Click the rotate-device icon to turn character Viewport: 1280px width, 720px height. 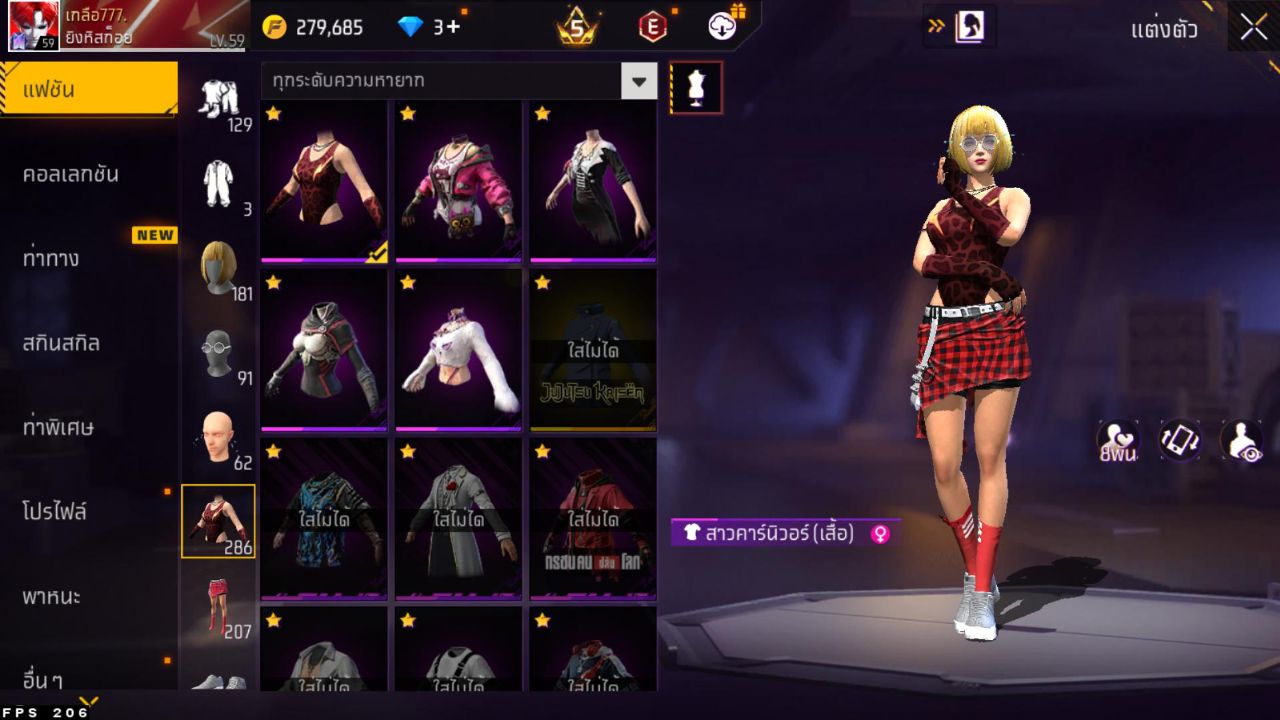(1178, 440)
